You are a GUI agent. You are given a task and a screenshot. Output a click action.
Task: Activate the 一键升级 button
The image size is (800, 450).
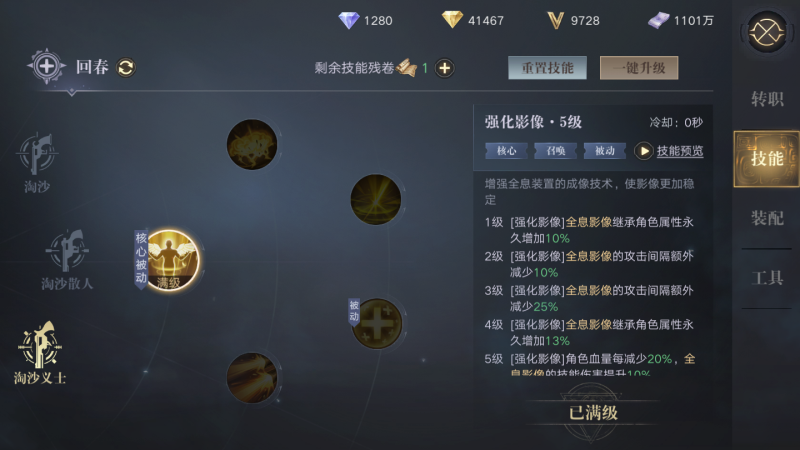click(x=639, y=68)
